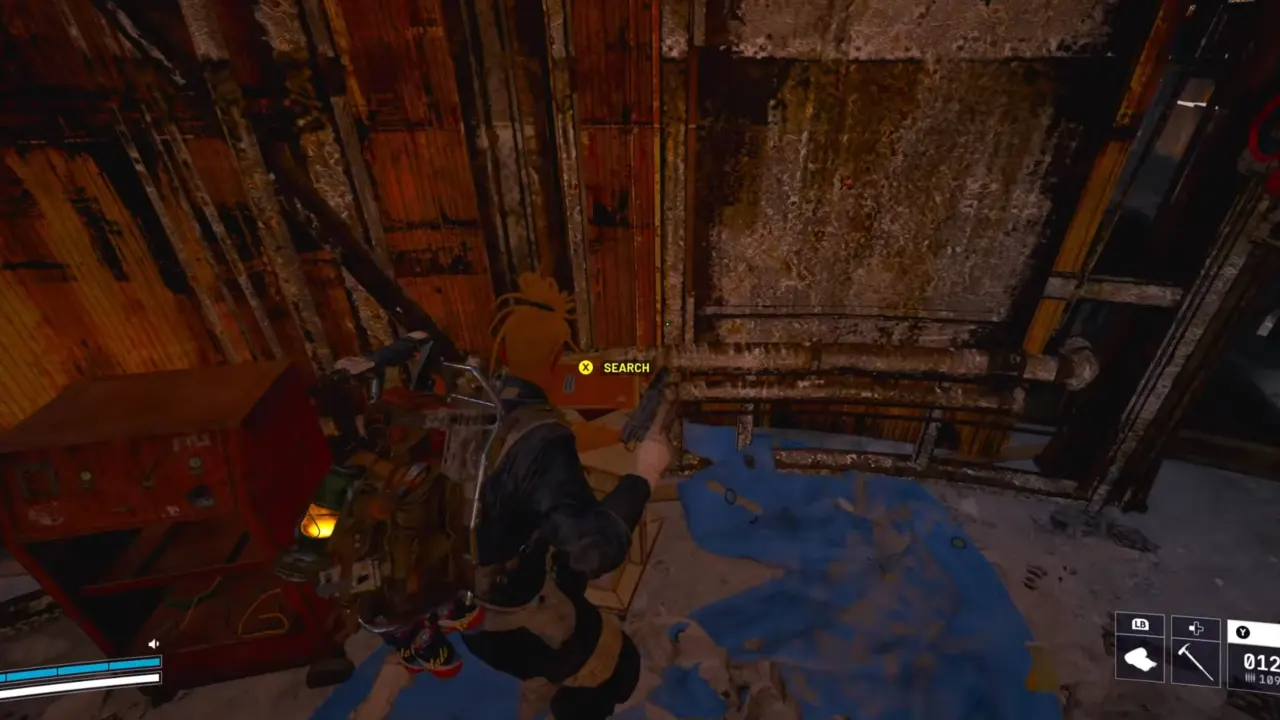This screenshot has width=1280, height=720.
Task: Click the speaker icon above the health bar
Action: pos(153,643)
